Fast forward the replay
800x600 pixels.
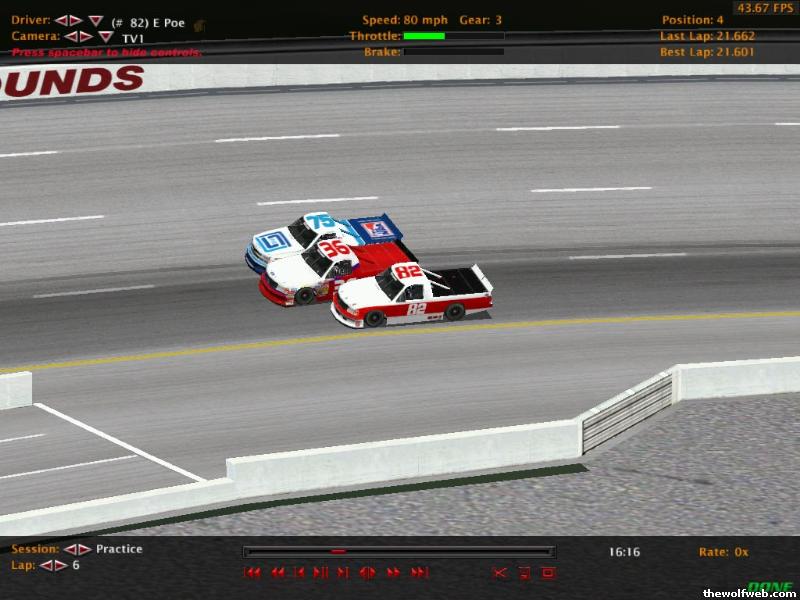click(393, 573)
